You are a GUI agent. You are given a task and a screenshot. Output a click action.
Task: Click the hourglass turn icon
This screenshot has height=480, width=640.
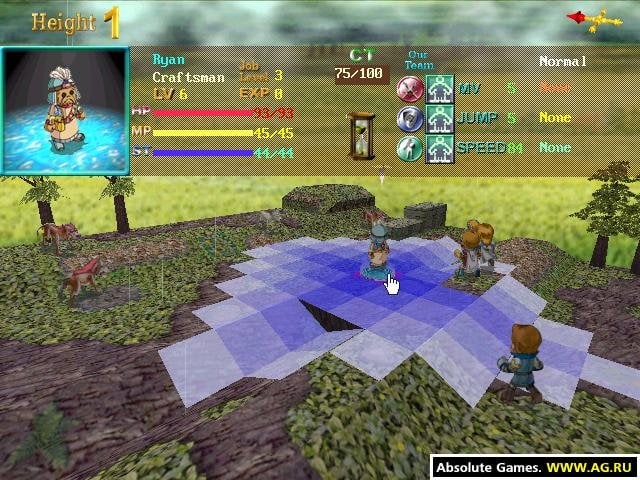(x=360, y=133)
